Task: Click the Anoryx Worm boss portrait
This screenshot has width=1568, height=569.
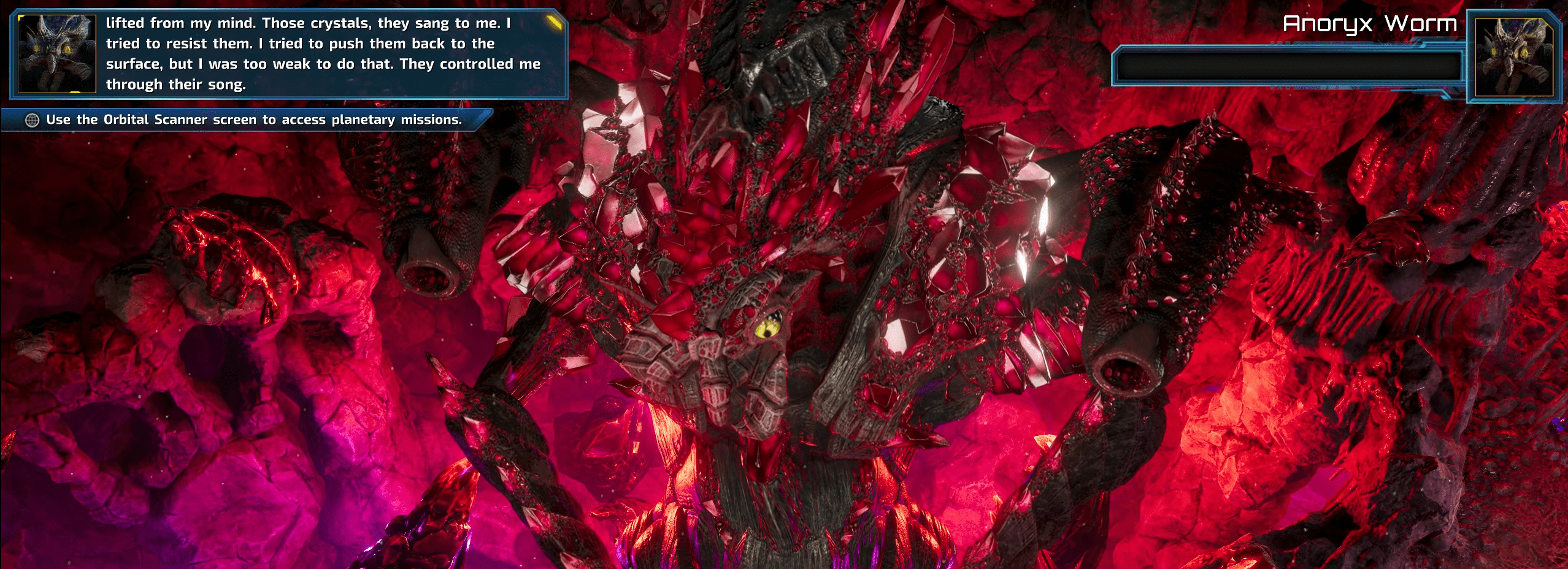Action: (x=1513, y=56)
